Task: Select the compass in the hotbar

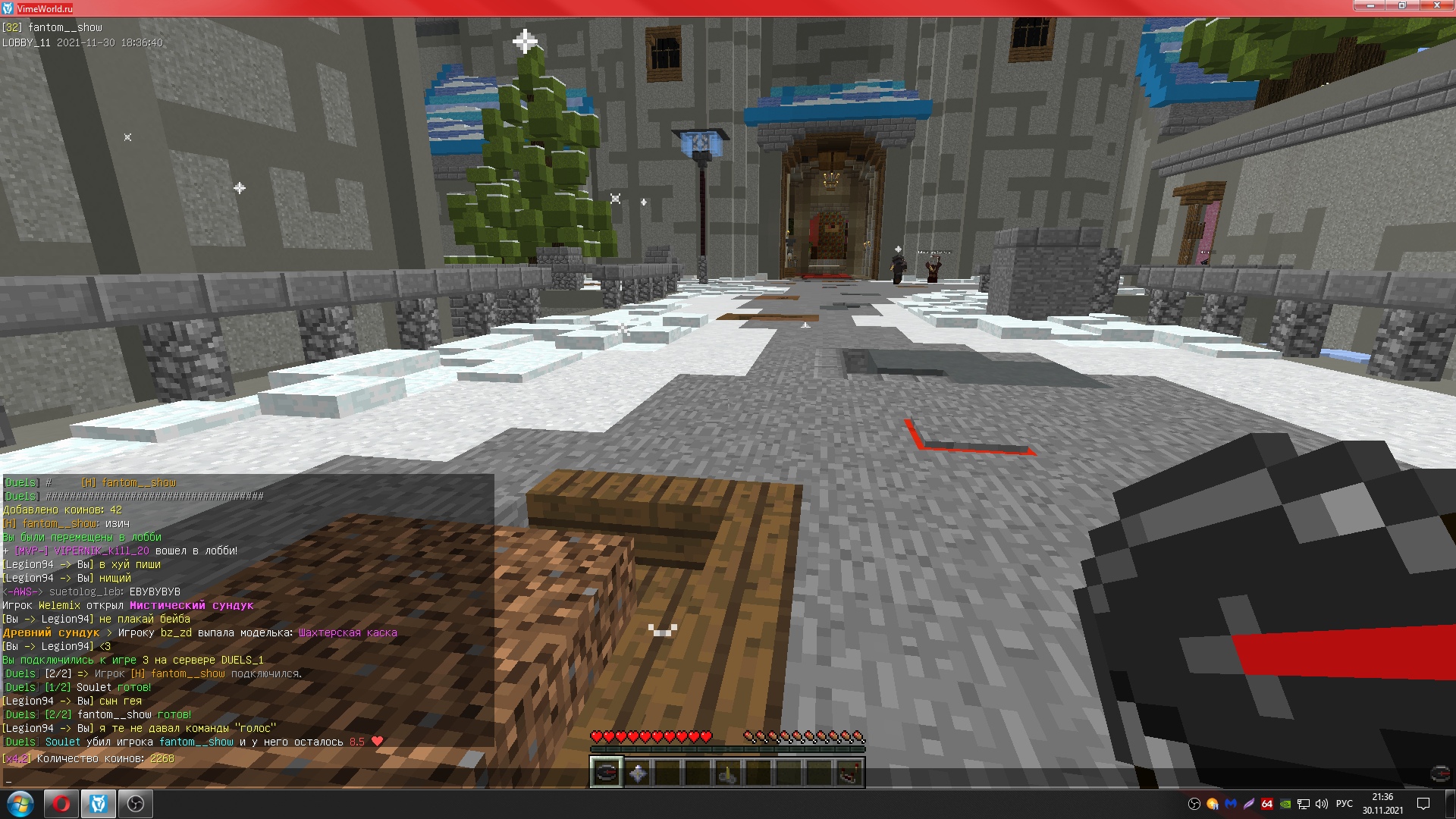Action: click(x=607, y=773)
